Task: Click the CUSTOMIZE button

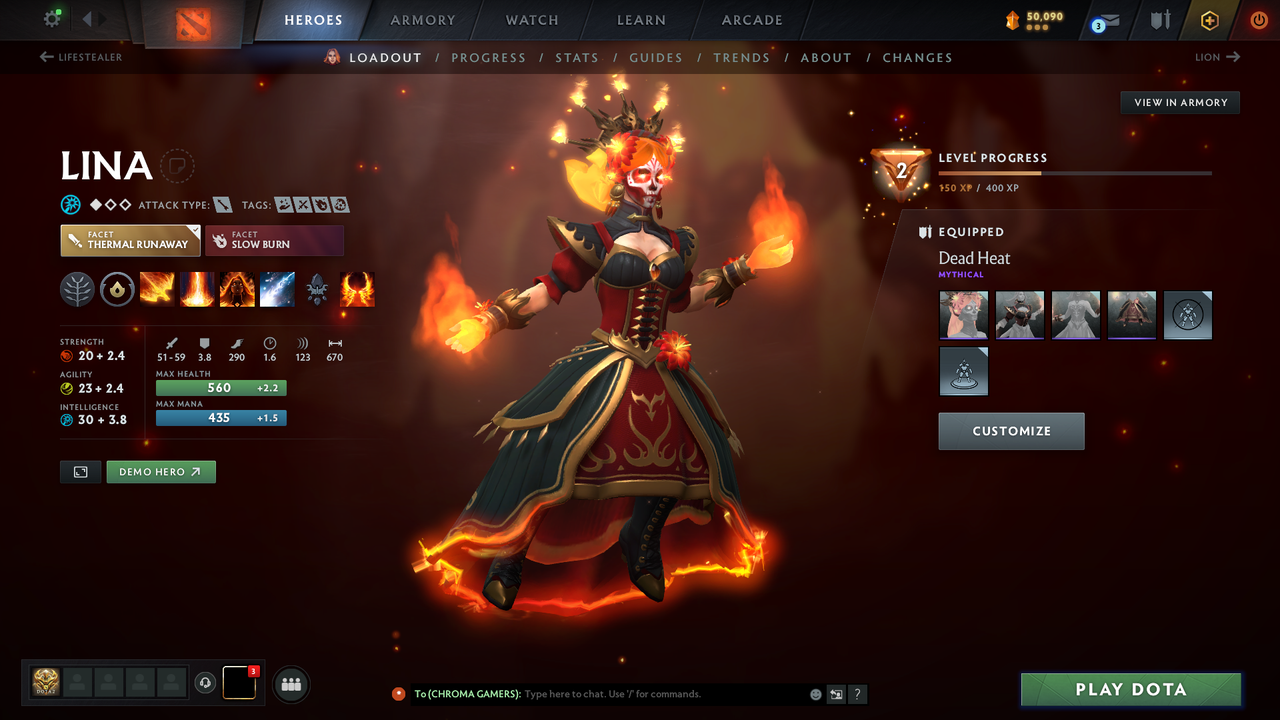Action: click(x=1011, y=431)
